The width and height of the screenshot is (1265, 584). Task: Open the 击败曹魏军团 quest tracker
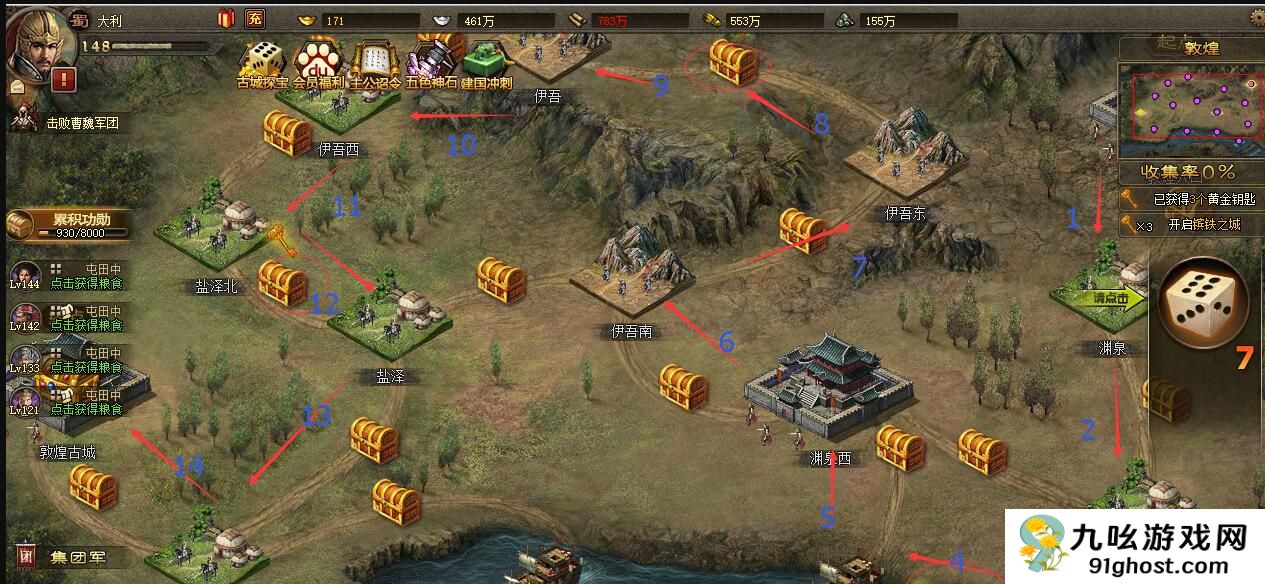[75, 123]
